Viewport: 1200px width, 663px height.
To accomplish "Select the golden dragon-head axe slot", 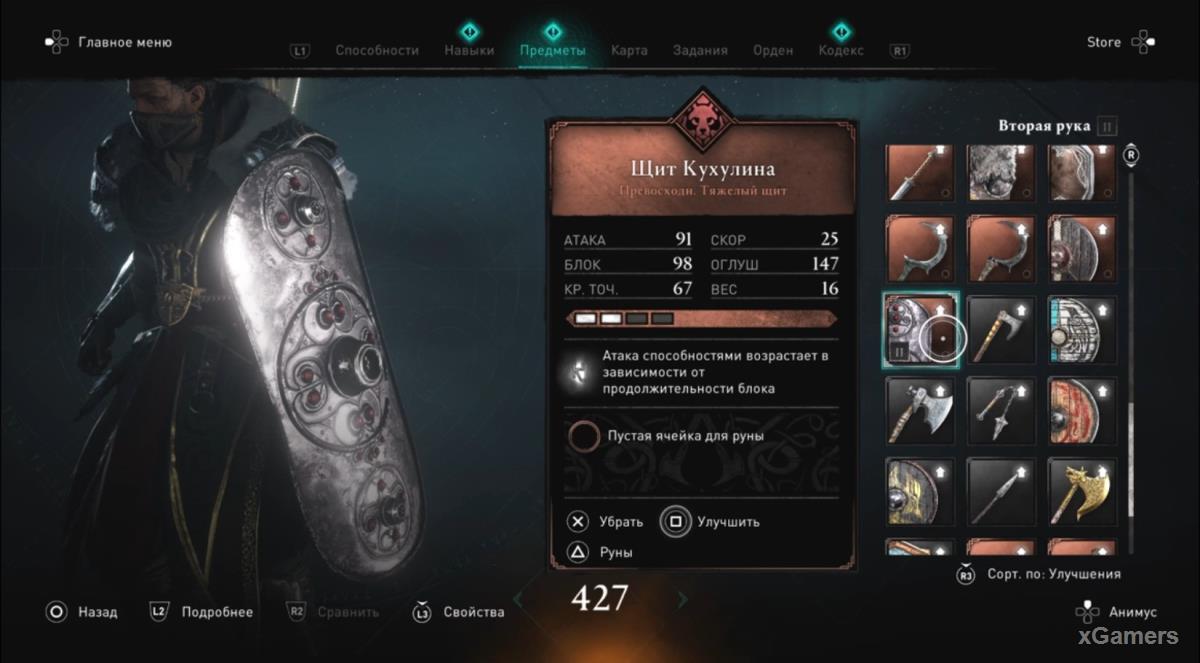I will [x=1081, y=491].
